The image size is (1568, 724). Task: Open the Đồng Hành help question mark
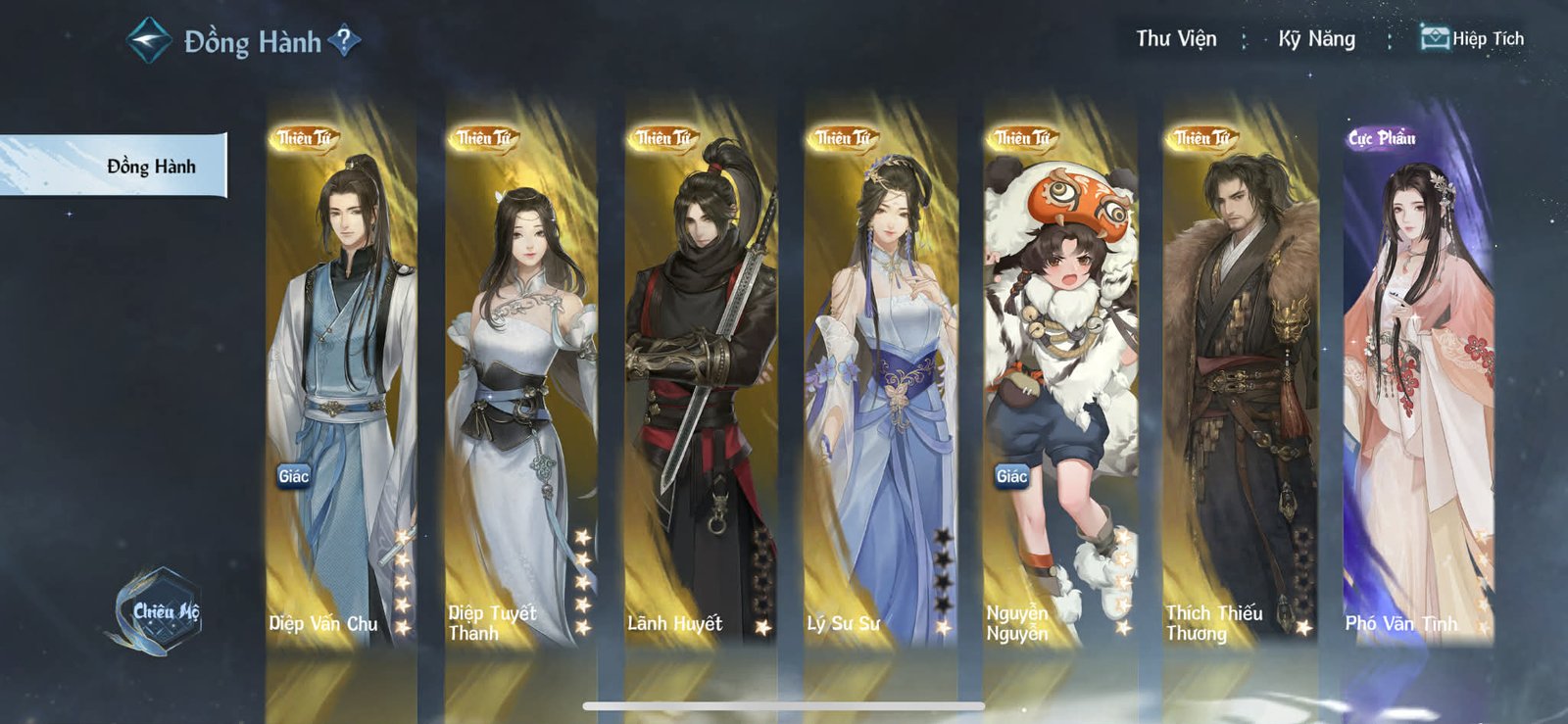click(x=344, y=41)
